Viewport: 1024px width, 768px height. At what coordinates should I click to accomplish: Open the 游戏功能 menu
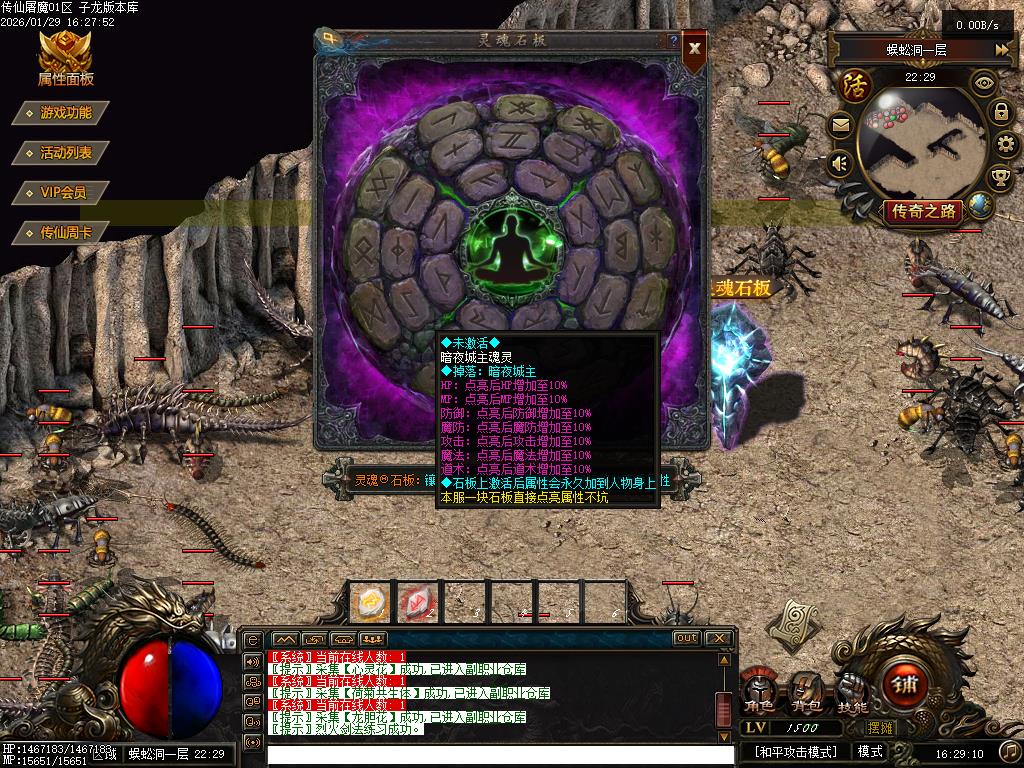click(x=65, y=113)
